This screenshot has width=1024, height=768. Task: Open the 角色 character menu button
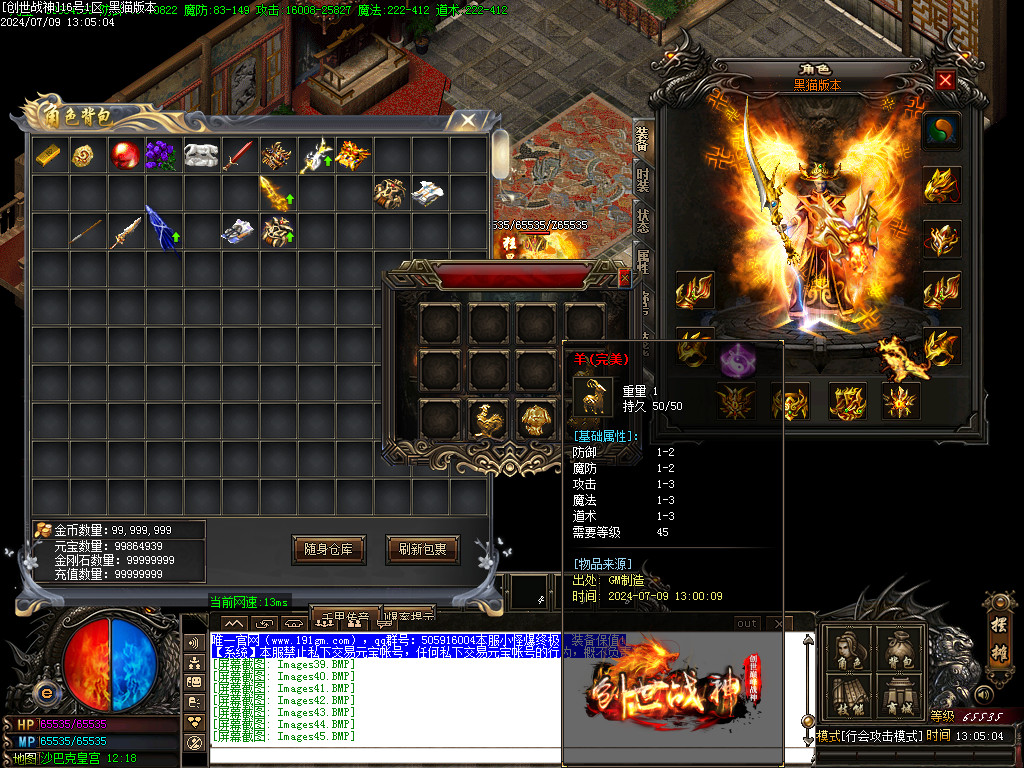(x=847, y=651)
